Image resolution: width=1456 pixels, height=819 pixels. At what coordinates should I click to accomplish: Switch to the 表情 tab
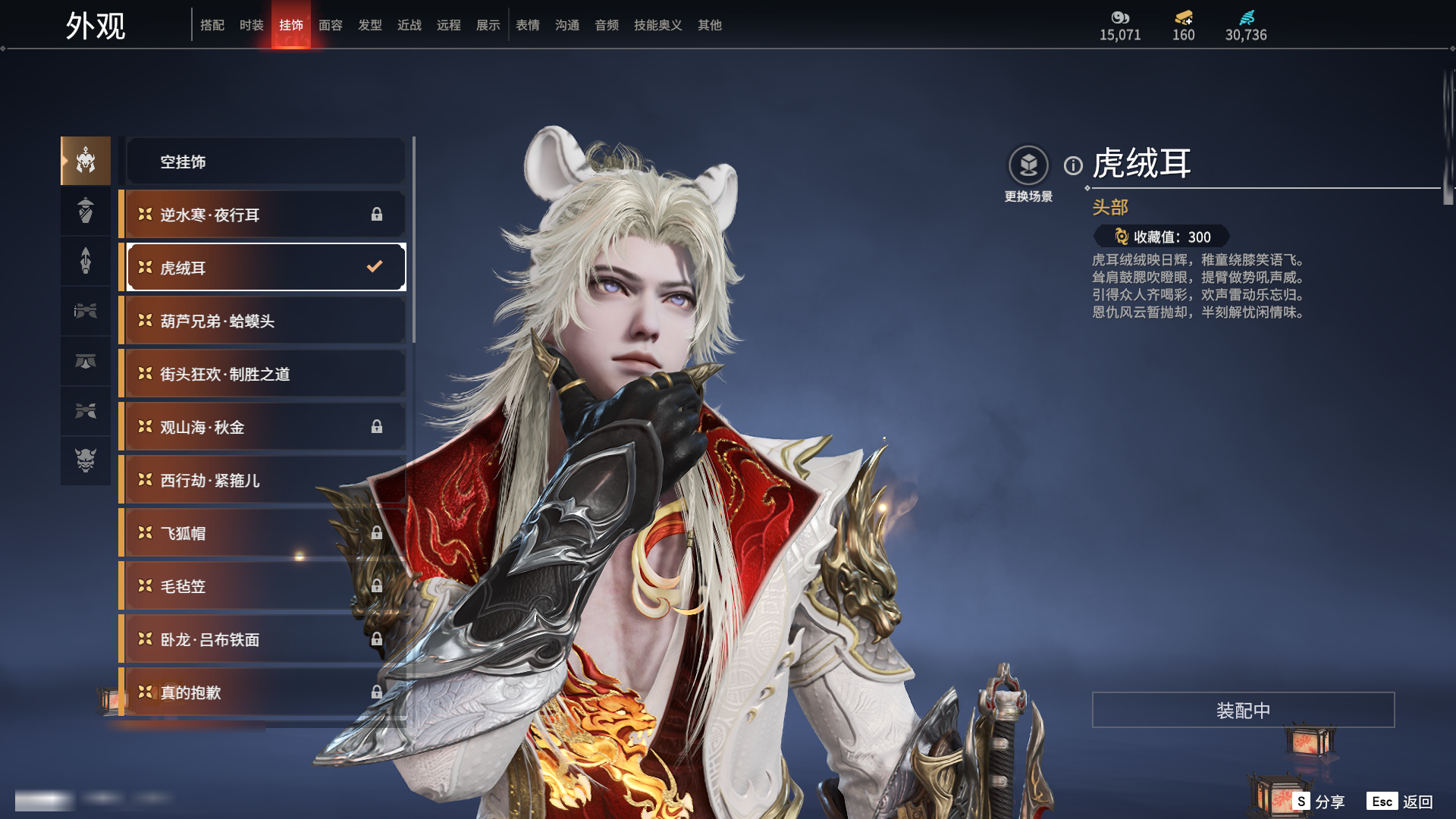[527, 25]
